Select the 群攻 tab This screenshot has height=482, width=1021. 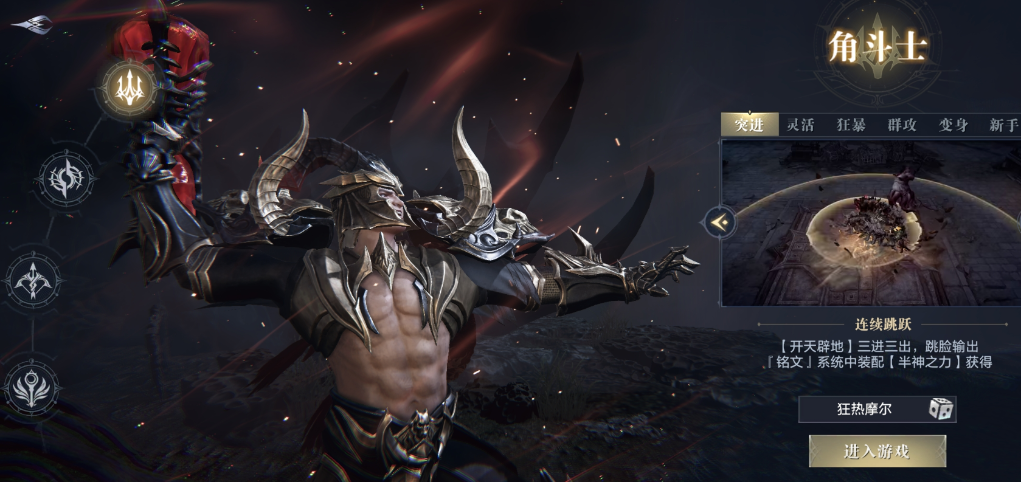click(x=902, y=125)
